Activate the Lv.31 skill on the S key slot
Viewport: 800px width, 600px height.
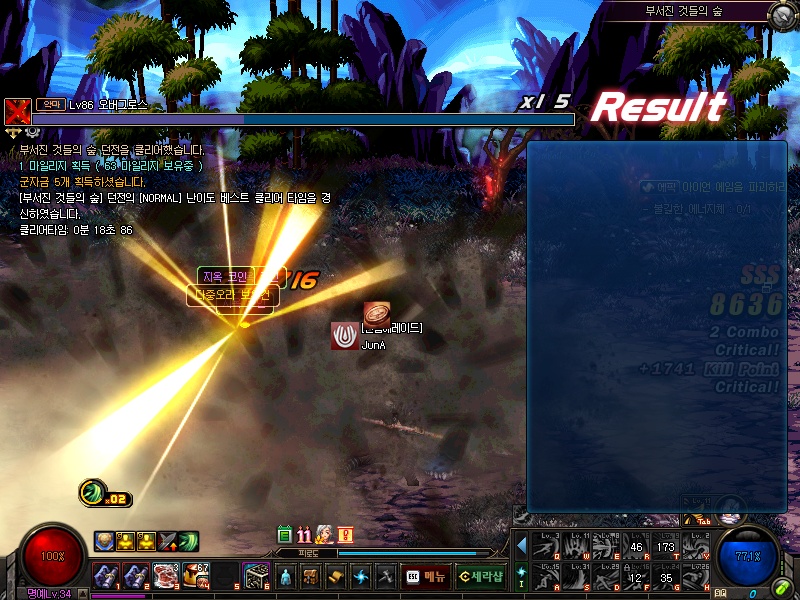[x=576, y=575]
